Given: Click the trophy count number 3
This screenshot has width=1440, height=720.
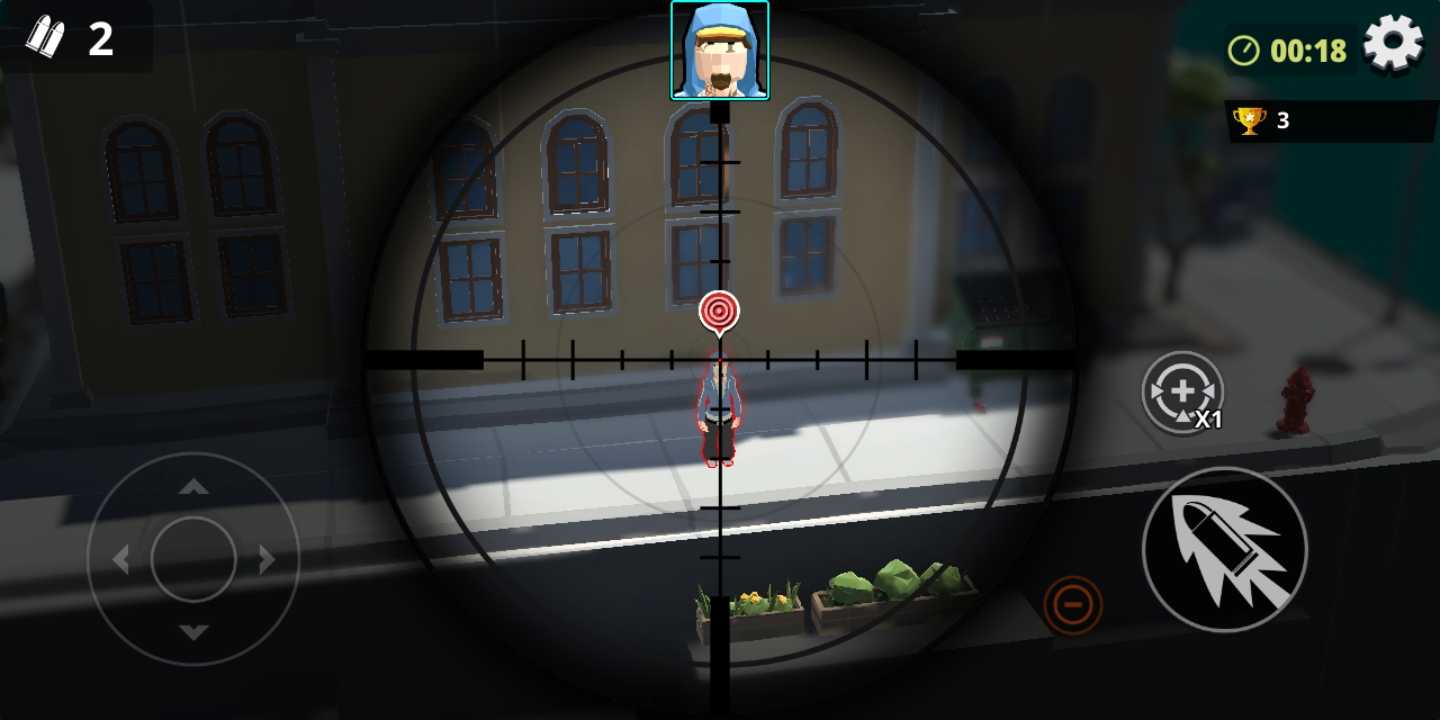Looking at the screenshot, I should [x=1285, y=119].
